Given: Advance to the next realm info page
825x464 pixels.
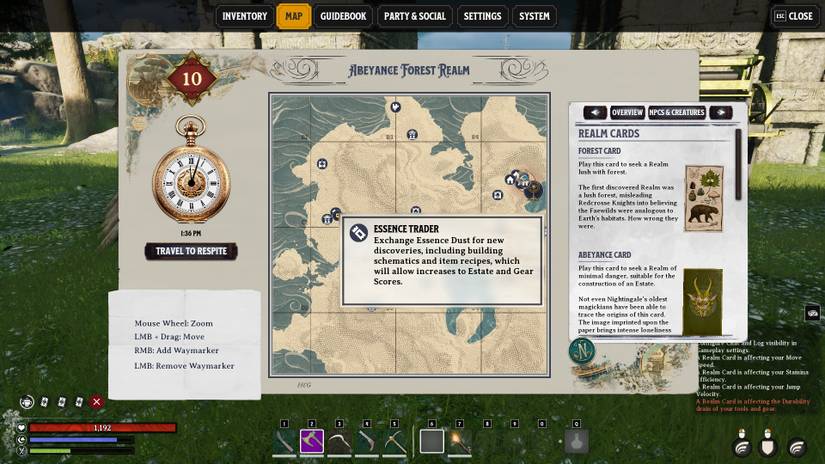Looking at the screenshot, I should [720, 112].
